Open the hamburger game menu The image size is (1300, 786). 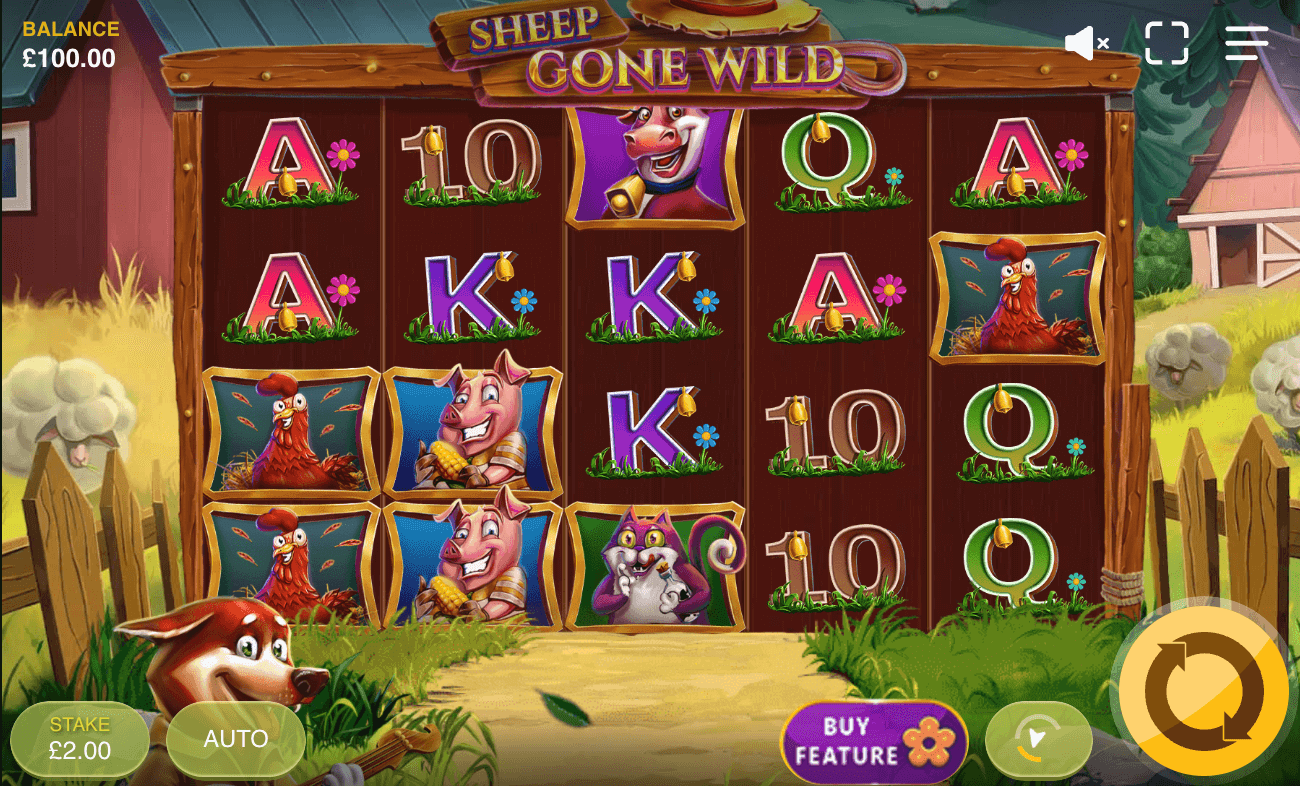1245,42
